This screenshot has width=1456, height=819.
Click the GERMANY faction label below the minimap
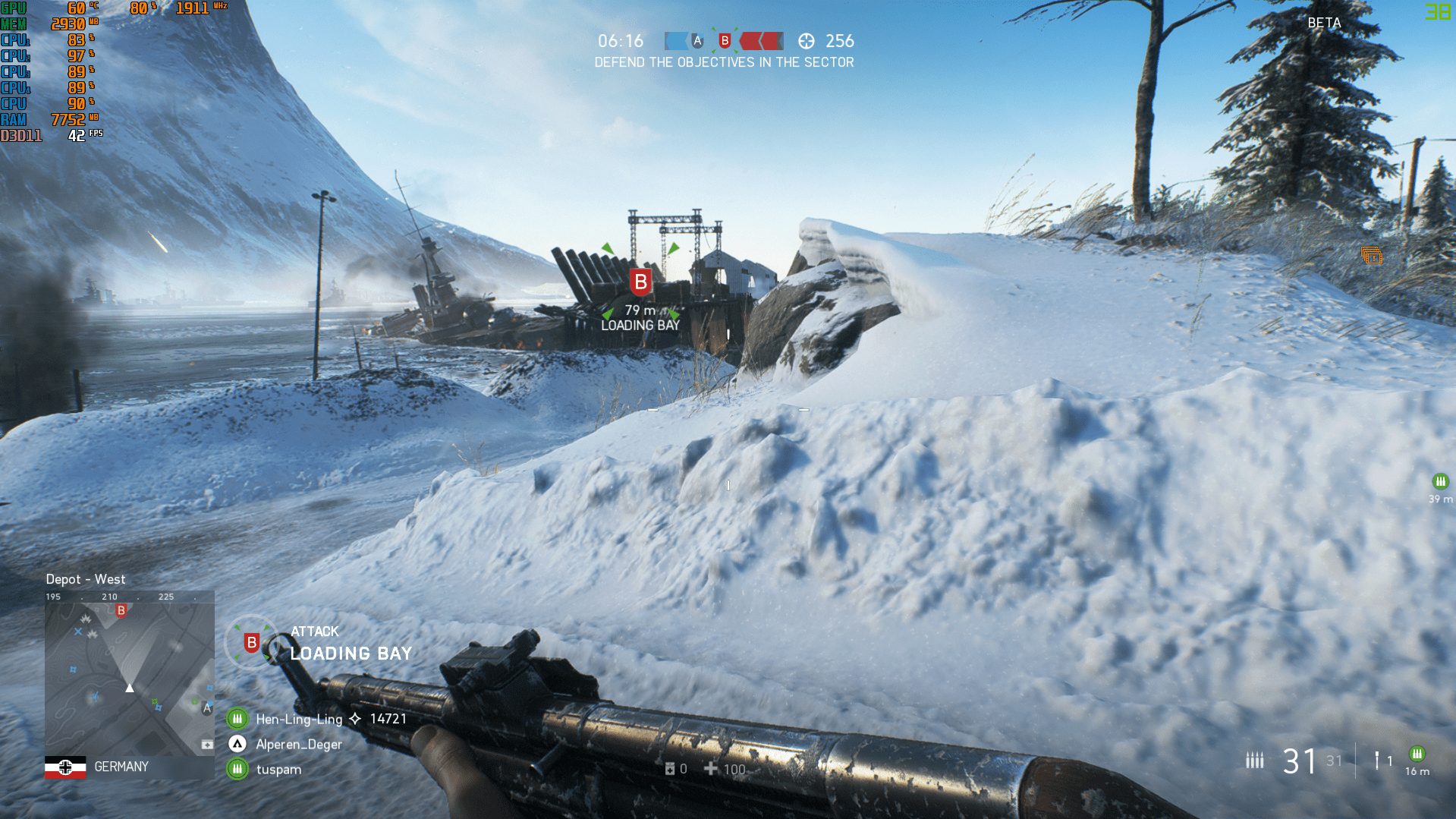pyautogui.click(x=121, y=767)
